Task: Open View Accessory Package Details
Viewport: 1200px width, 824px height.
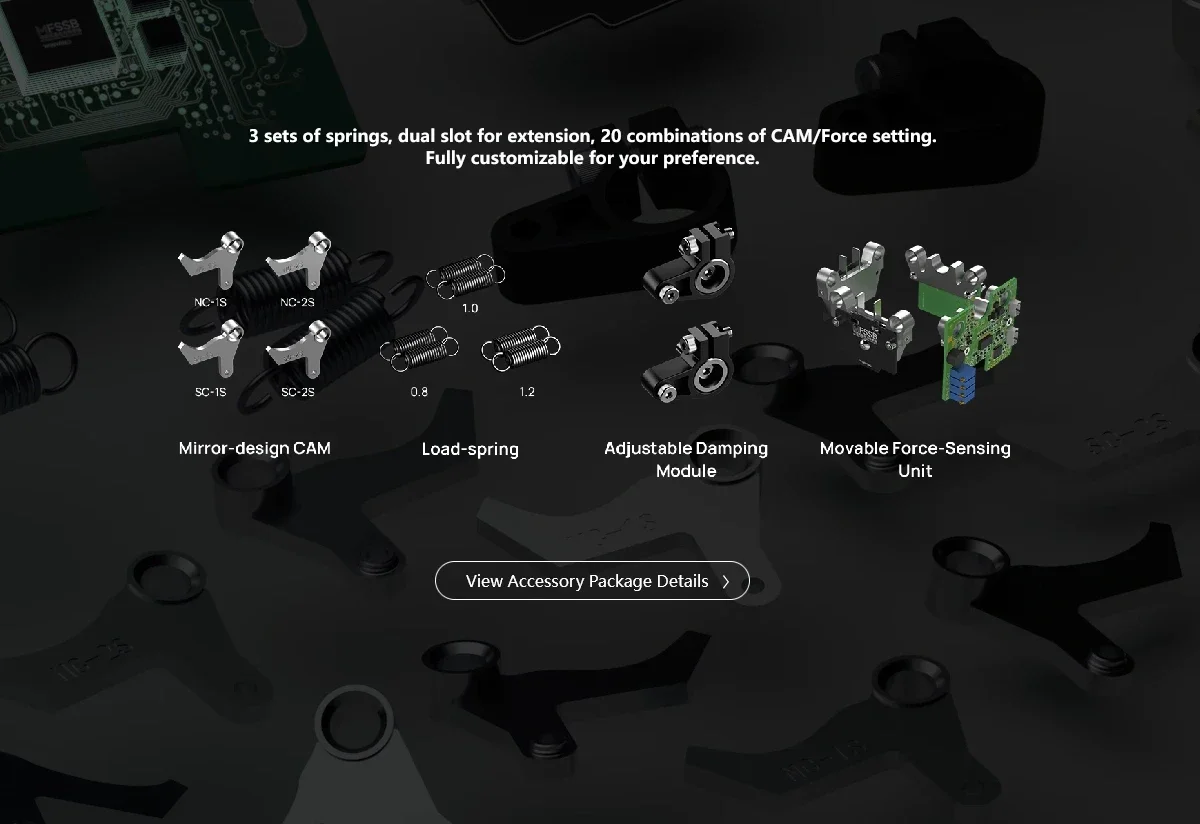Action: [592, 581]
